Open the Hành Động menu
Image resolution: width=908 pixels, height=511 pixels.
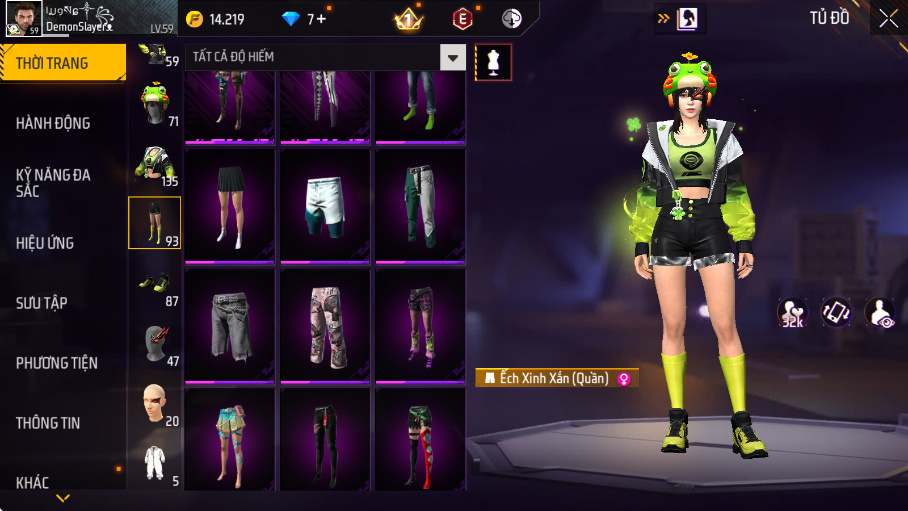[x=54, y=123]
